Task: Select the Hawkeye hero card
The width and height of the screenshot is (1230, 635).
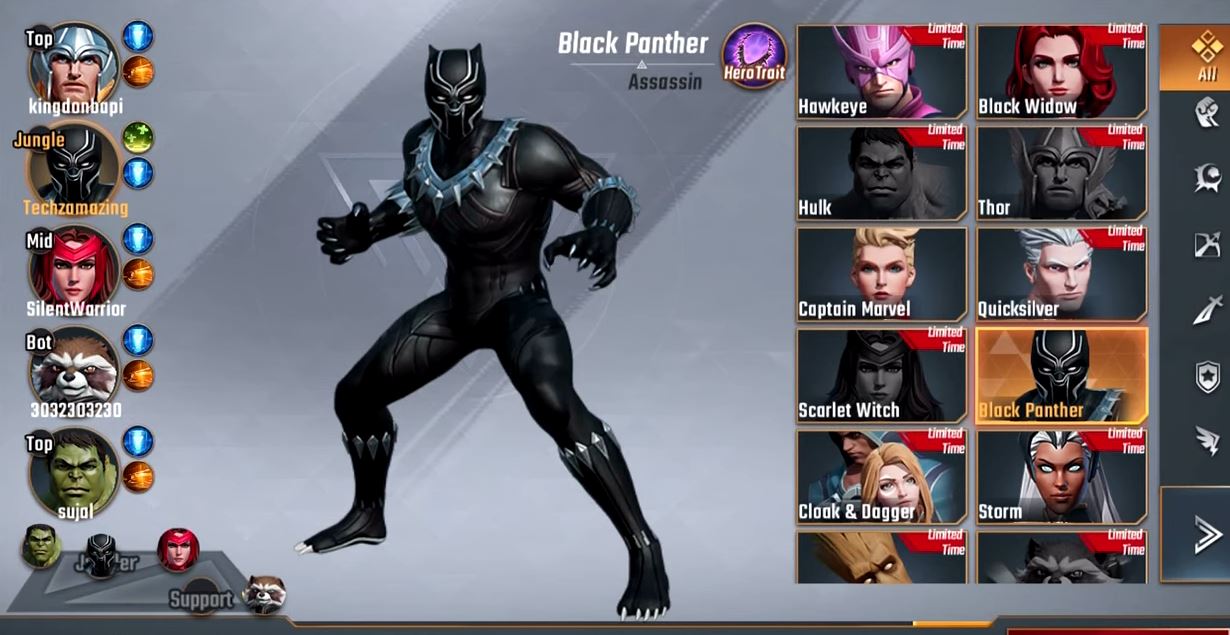Action: (x=881, y=73)
